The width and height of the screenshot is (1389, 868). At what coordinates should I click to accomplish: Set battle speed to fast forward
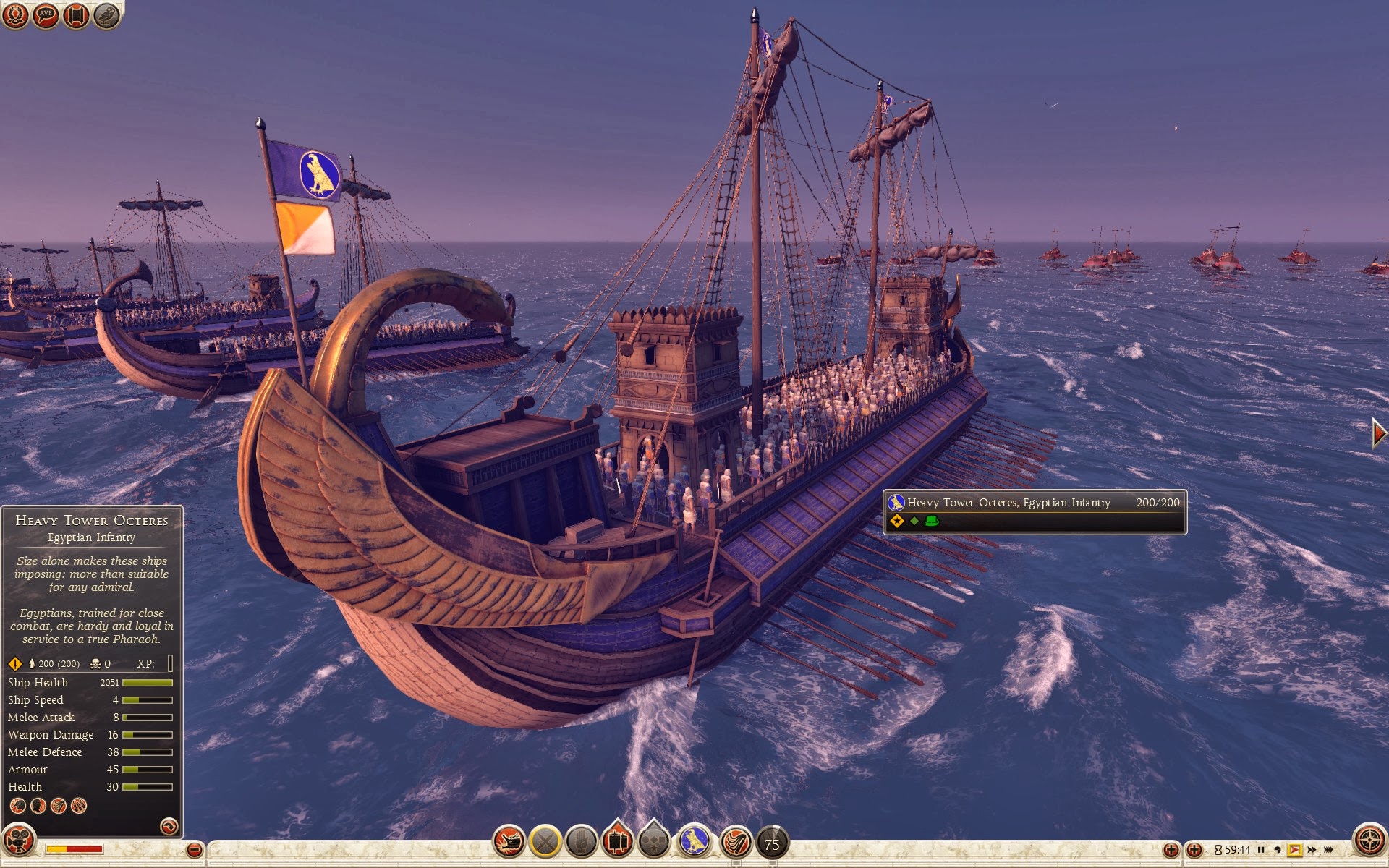pos(1312,850)
